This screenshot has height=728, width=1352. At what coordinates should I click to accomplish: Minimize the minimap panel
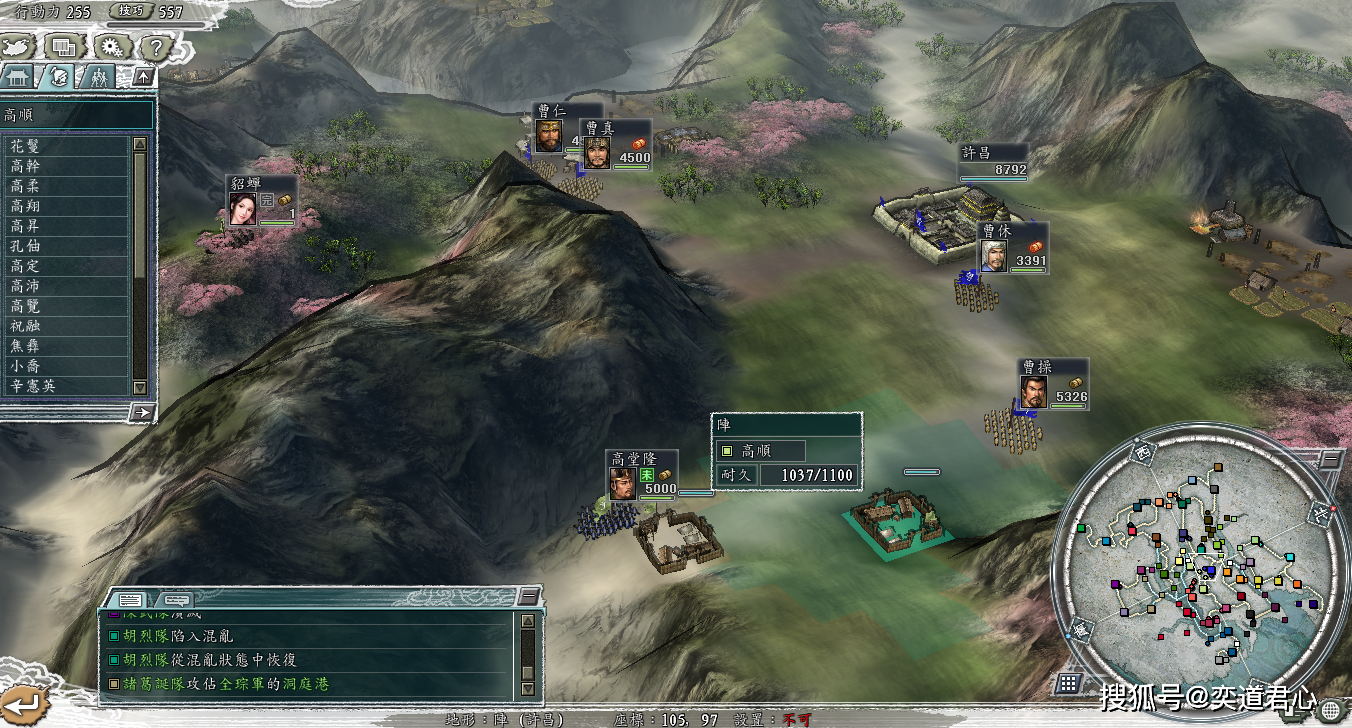[1331, 459]
